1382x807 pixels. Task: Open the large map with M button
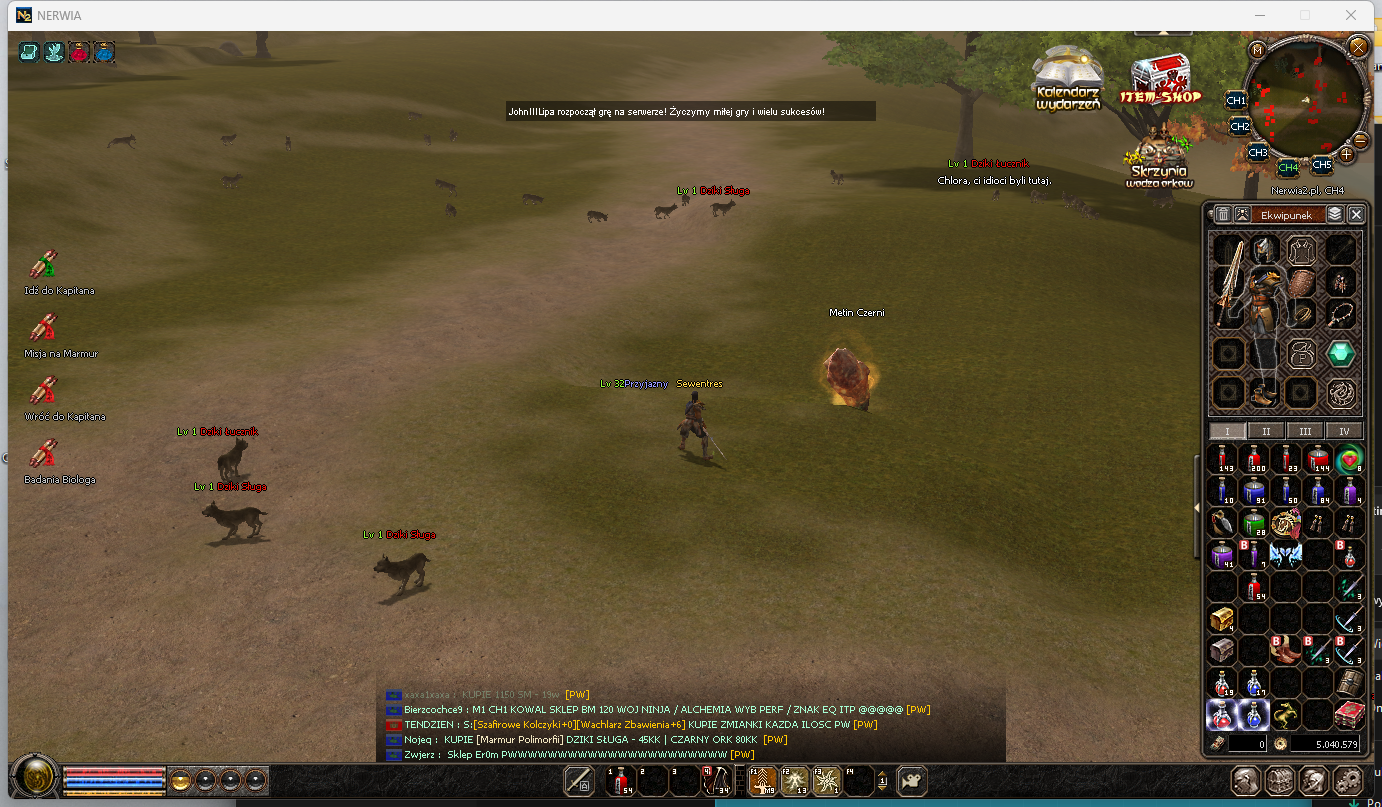(1257, 50)
